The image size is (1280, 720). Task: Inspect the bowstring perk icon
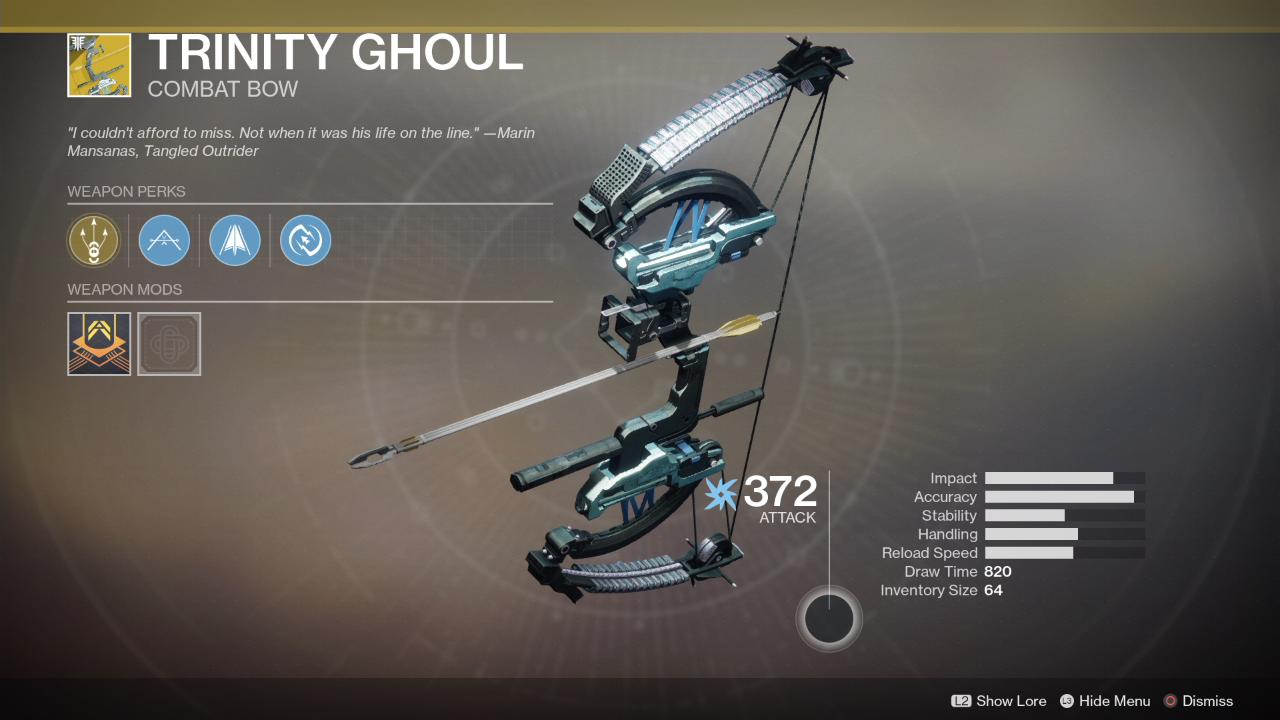[x=163, y=240]
